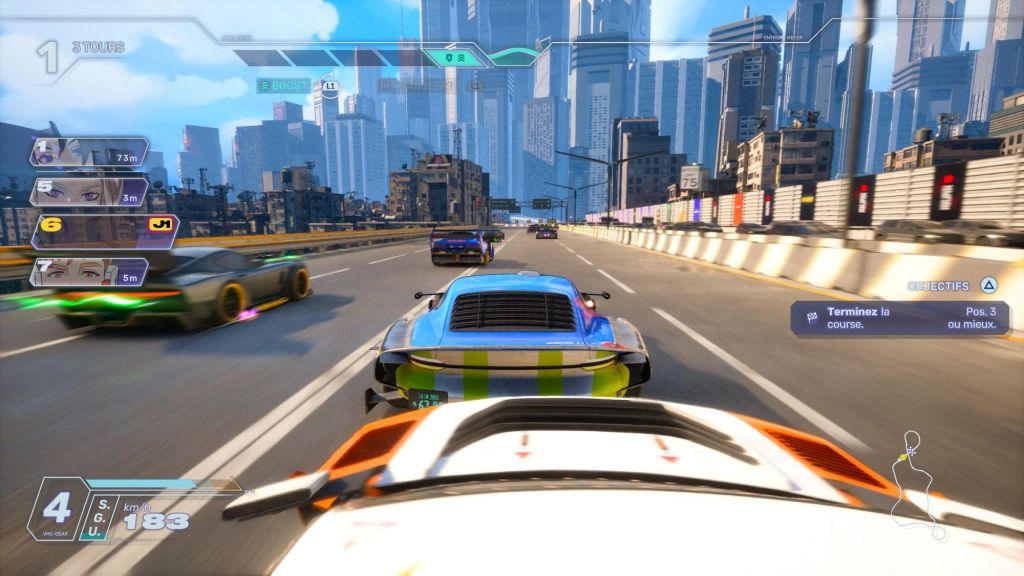The width and height of the screenshot is (1024, 576).
Task: Click the highlighted teal boost gauge segment
Action: tap(455, 58)
